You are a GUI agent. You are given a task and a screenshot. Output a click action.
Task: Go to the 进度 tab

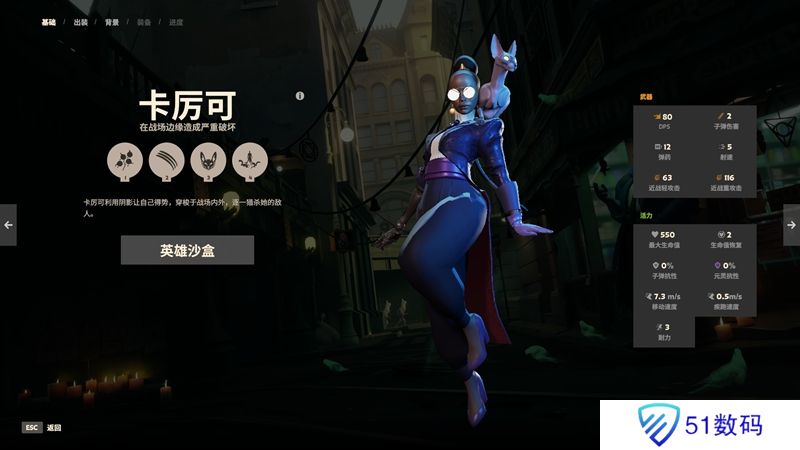(x=176, y=22)
